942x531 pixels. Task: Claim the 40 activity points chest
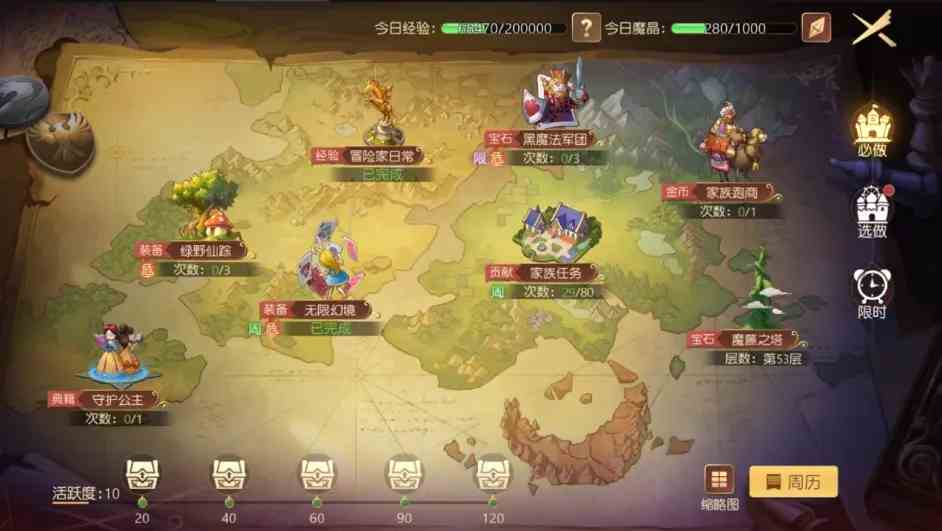coord(229,471)
